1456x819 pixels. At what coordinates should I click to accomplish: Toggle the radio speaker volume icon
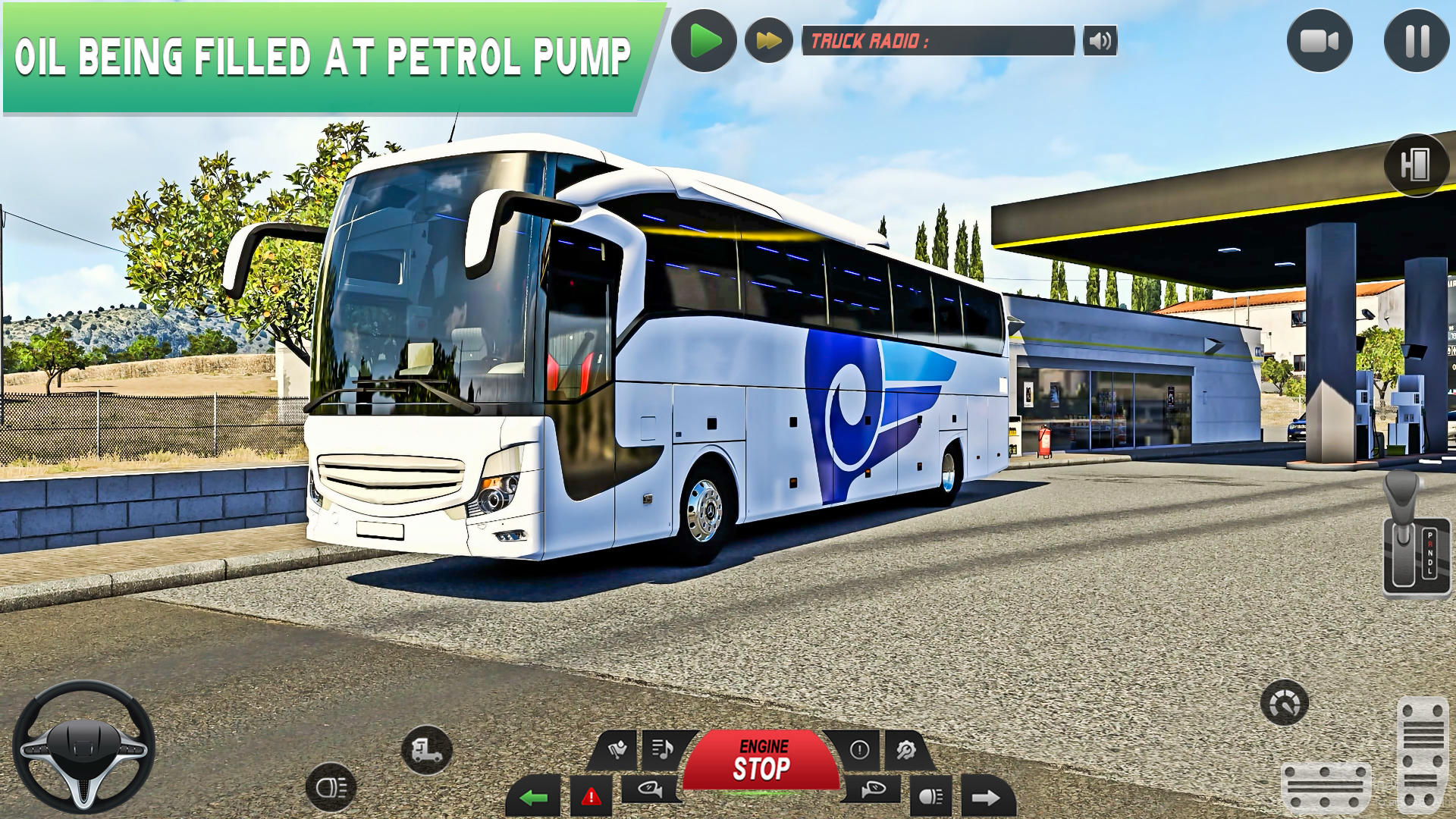[1100, 41]
